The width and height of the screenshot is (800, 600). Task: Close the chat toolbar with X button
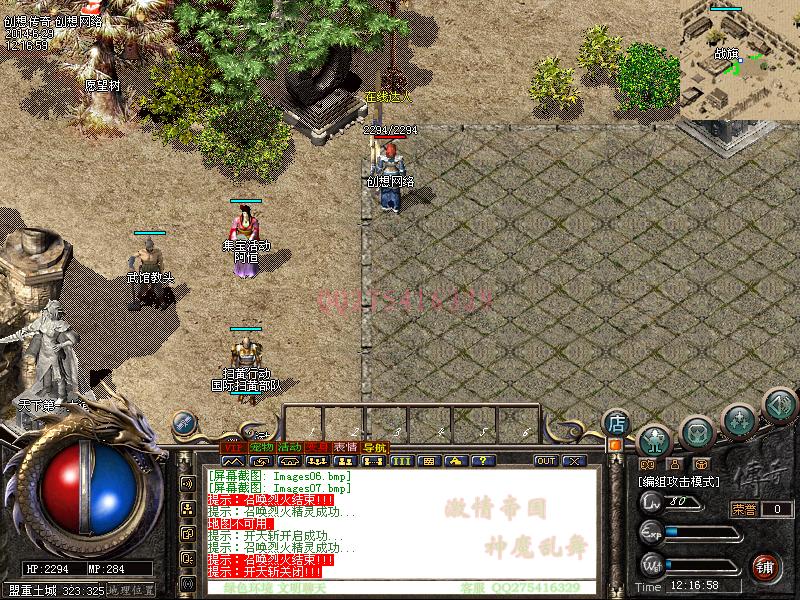(574, 461)
